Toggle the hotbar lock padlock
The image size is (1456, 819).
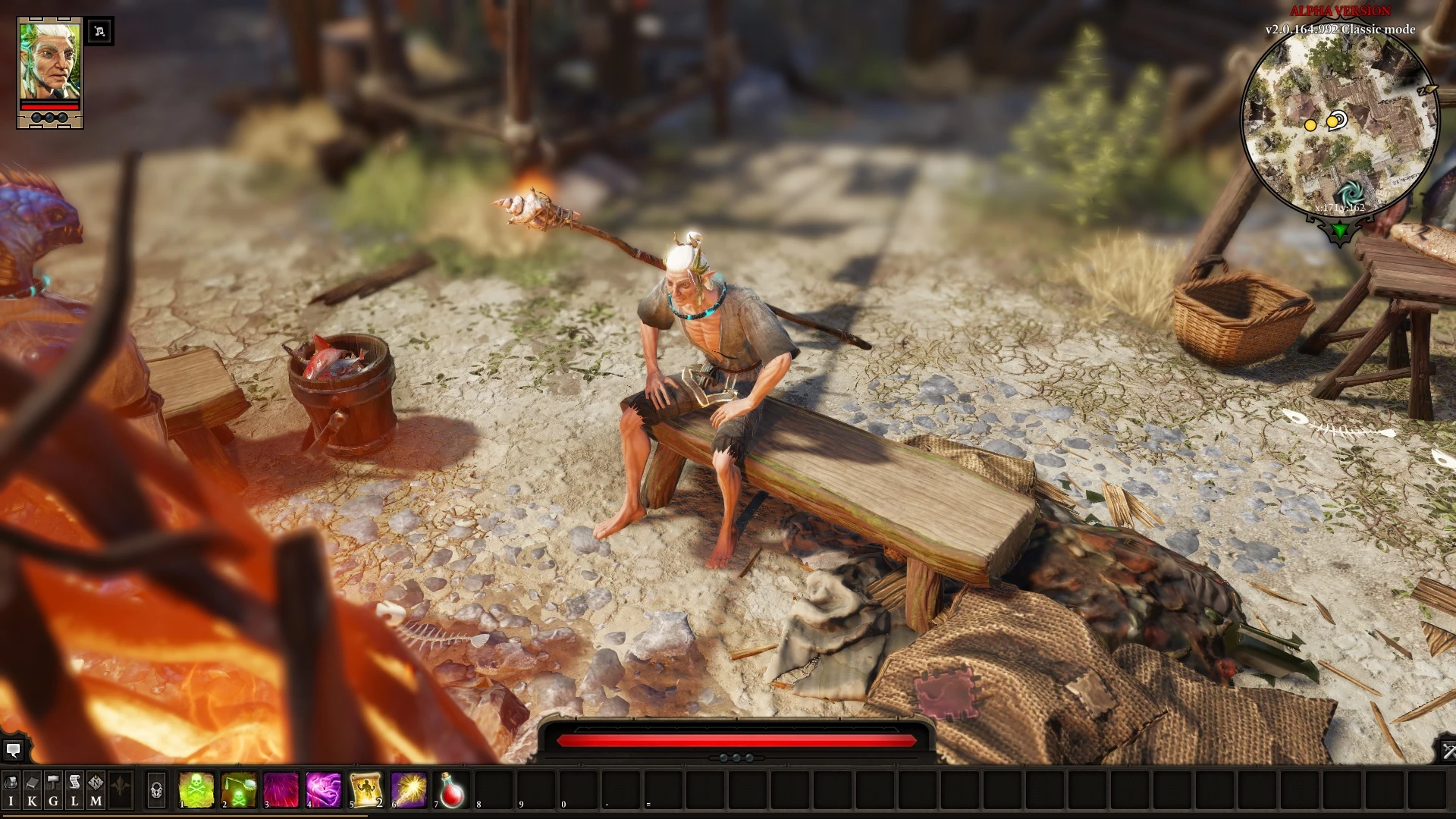click(x=156, y=789)
